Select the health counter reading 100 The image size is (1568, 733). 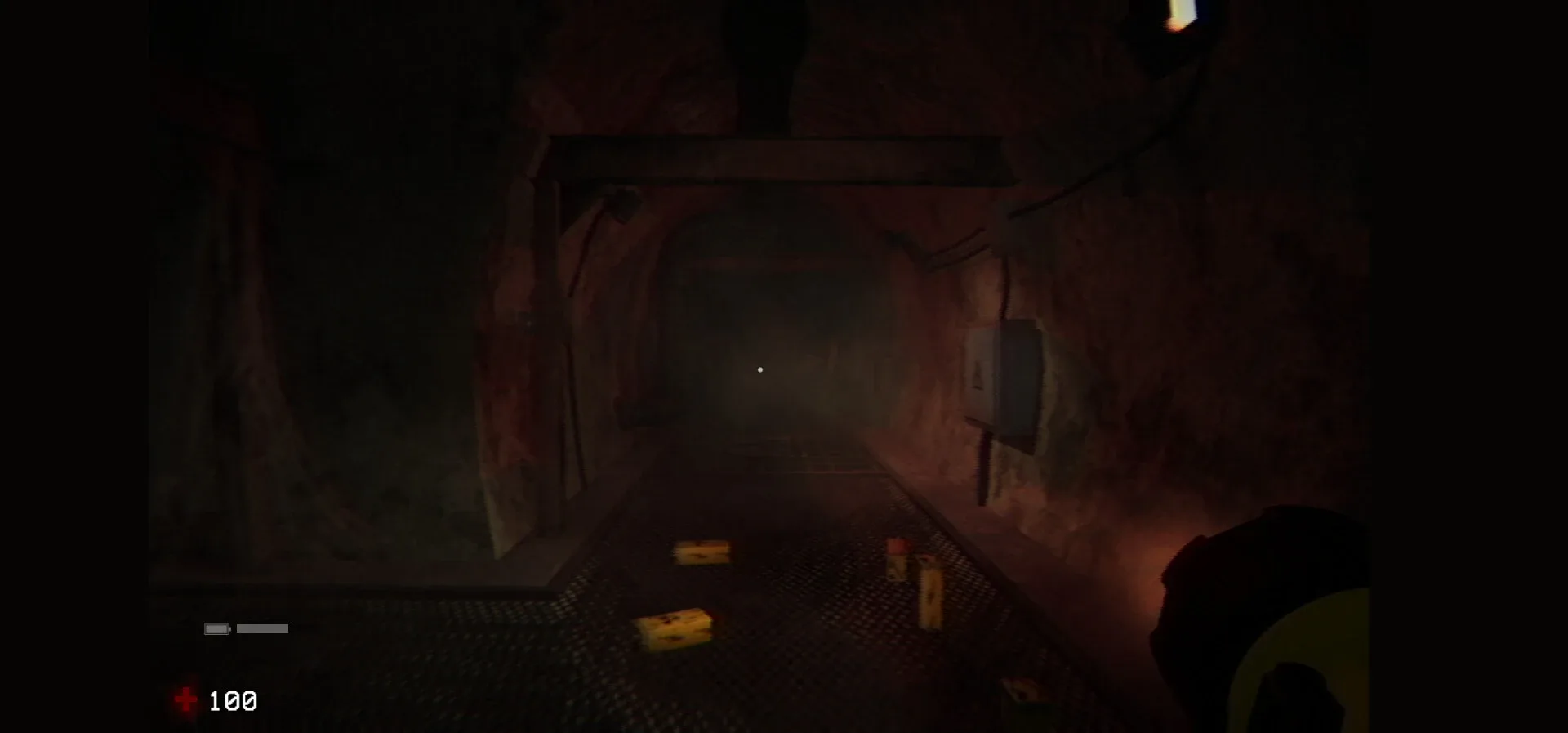coord(234,700)
